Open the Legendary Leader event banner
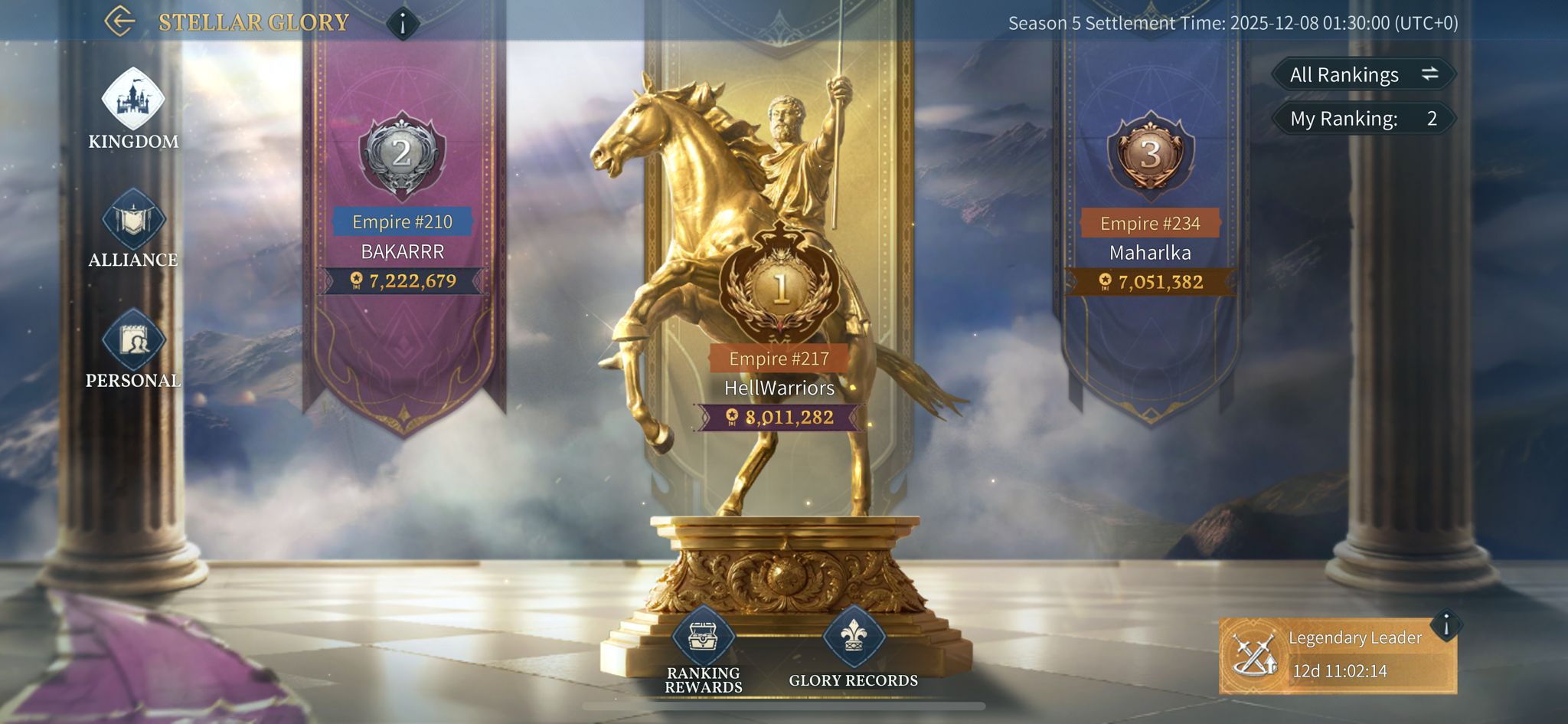 1336,656
